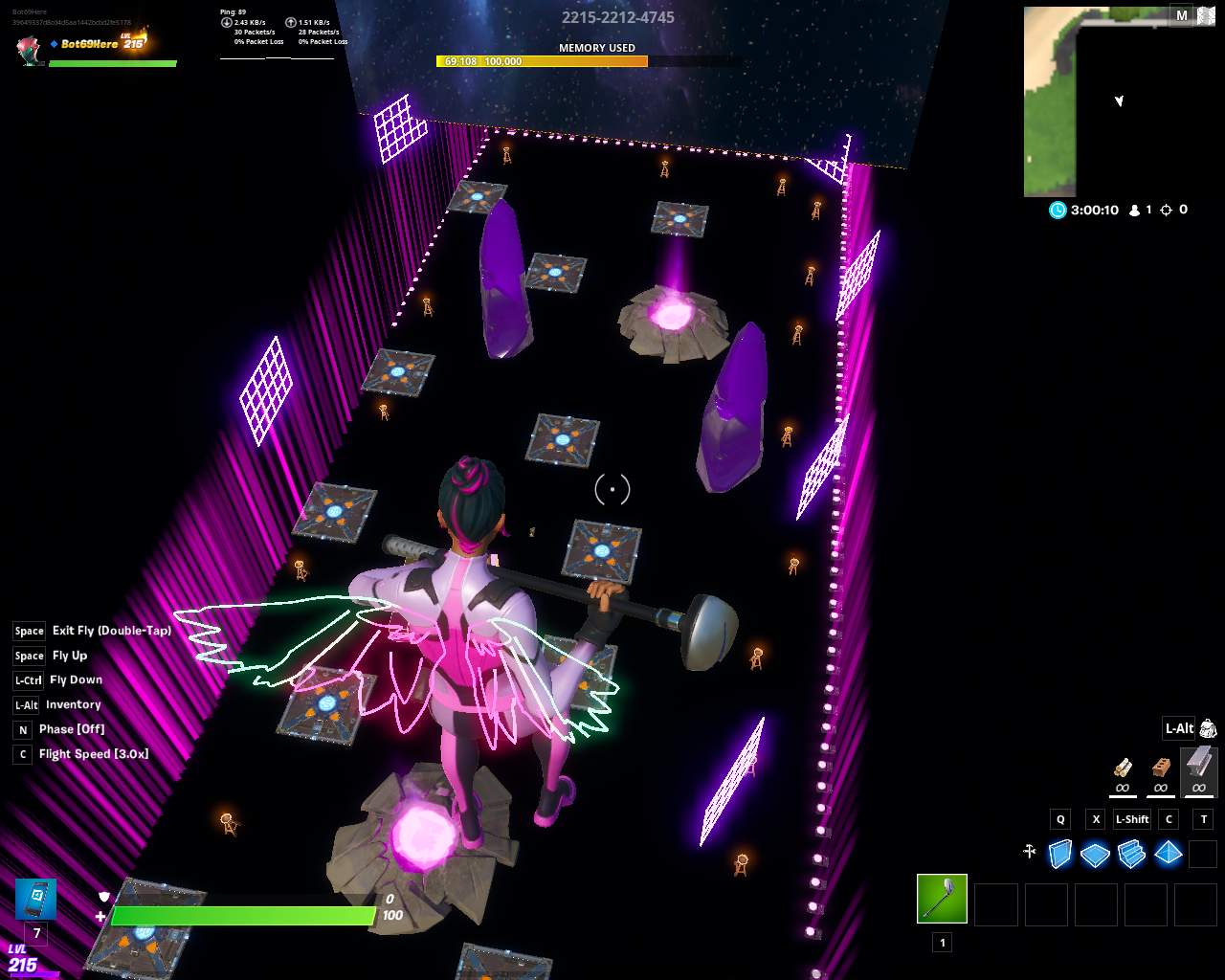
Task: Click the device item above slot 7
Action: [35, 899]
